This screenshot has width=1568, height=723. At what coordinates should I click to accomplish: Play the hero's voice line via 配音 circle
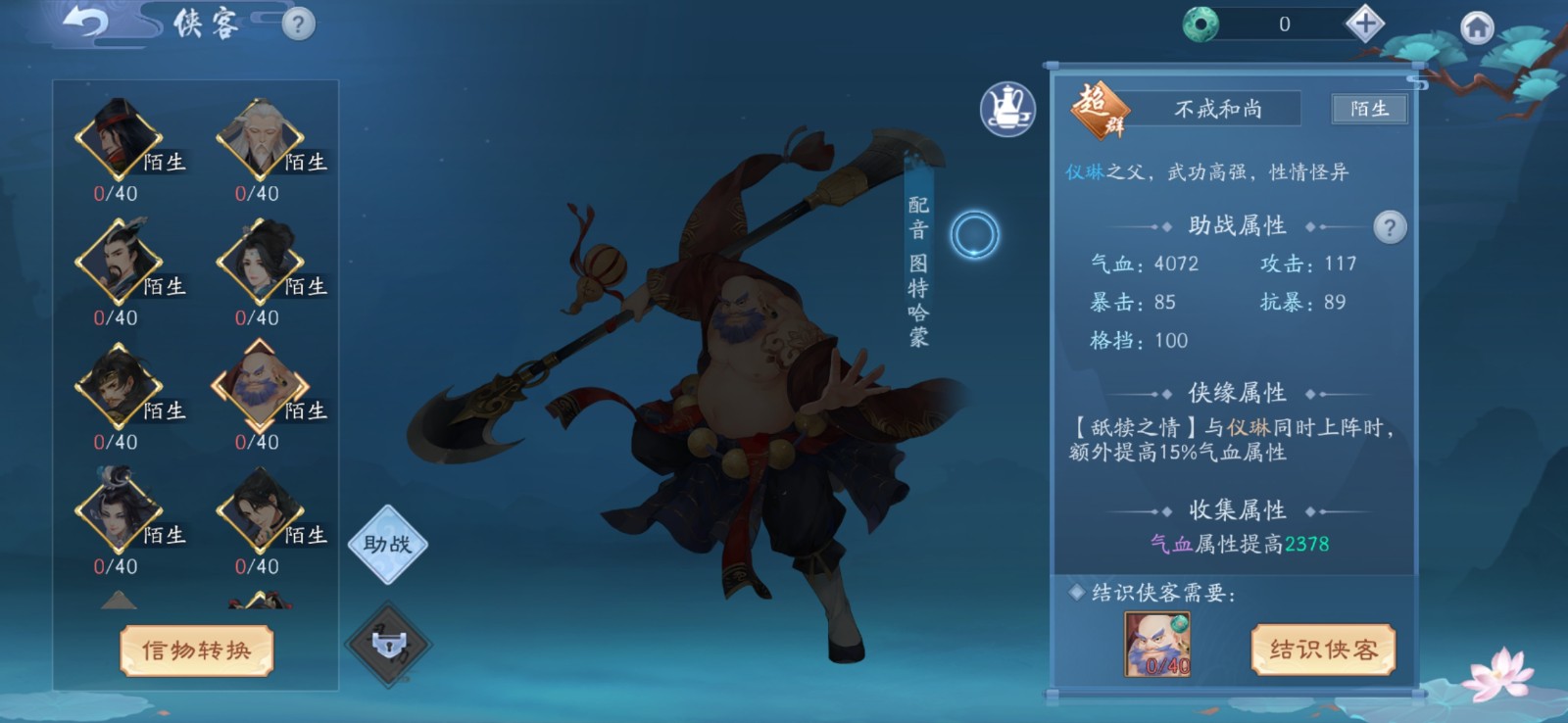[x=975, y=235]
